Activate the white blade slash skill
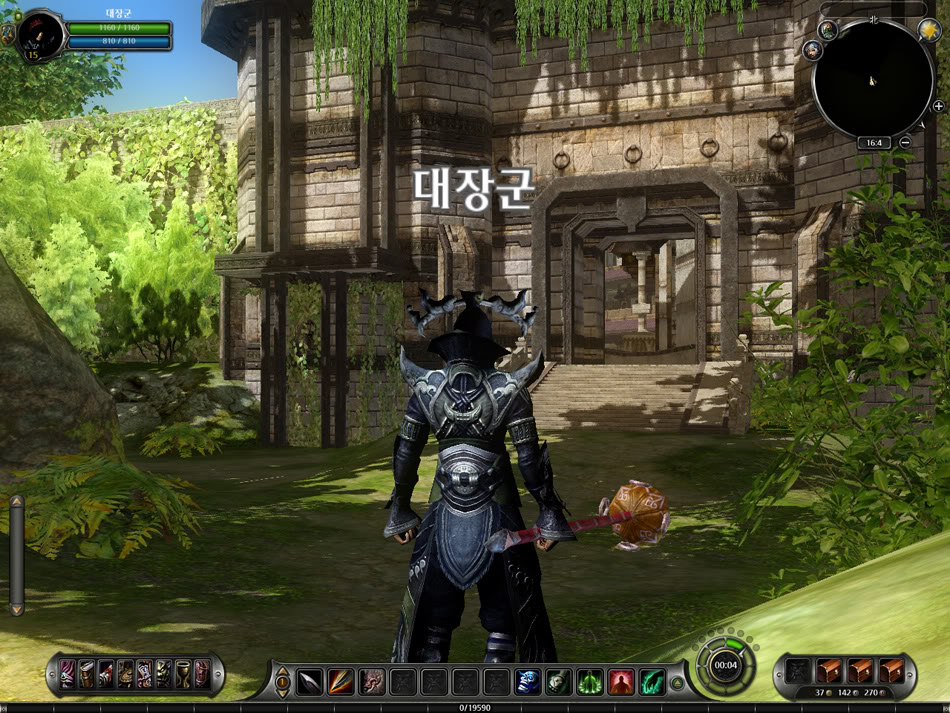950x713 pixels. (x=310, y=682)
